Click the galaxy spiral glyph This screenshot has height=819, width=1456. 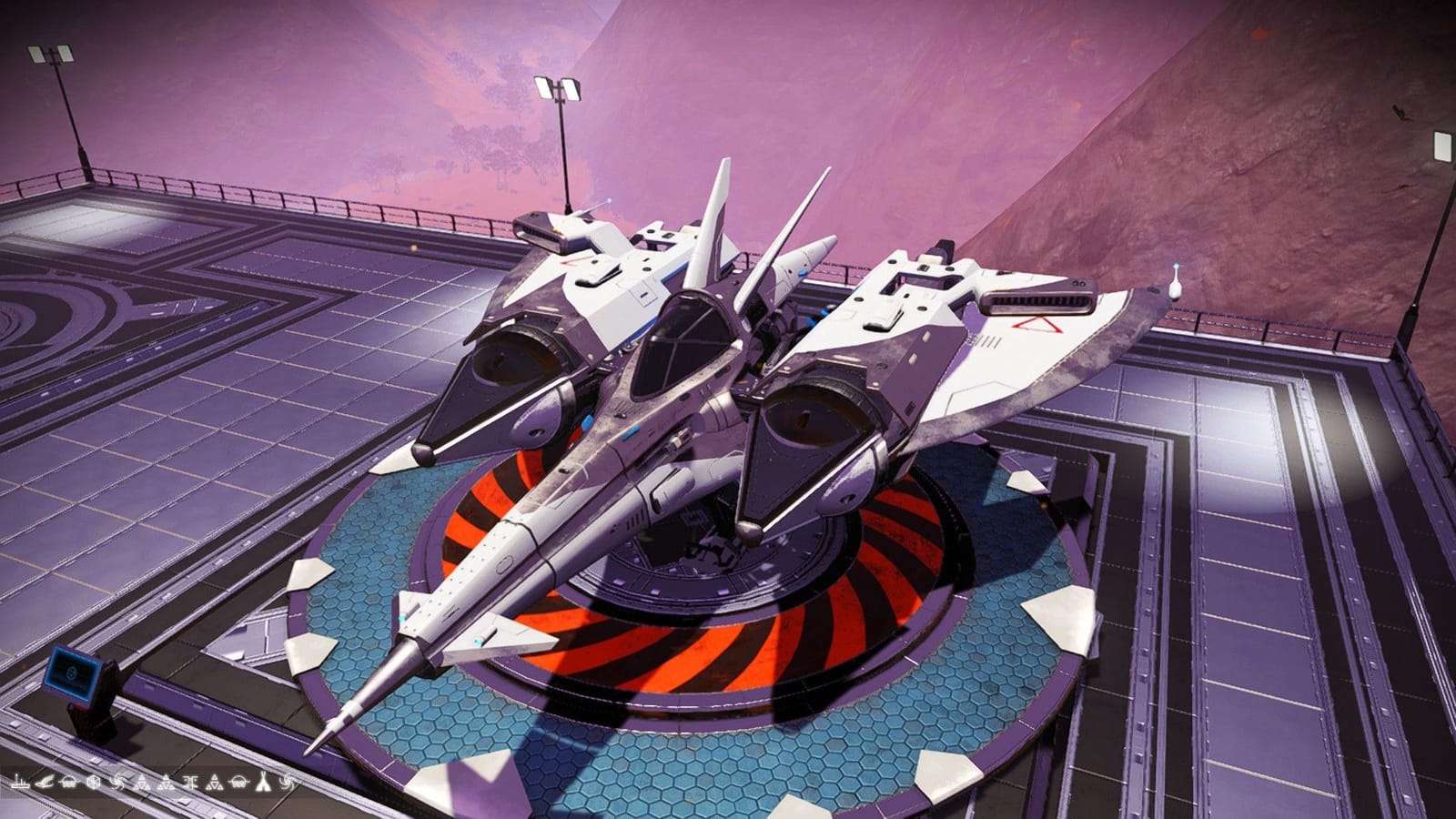[117, 784]
